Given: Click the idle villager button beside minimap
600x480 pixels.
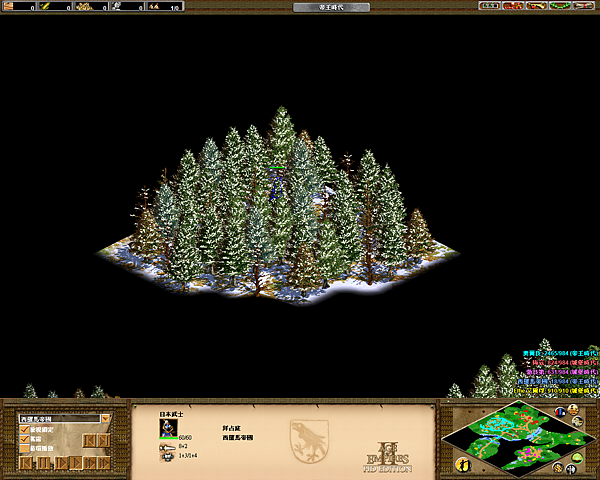Looking at the screenshot, I should pos(462,464).
